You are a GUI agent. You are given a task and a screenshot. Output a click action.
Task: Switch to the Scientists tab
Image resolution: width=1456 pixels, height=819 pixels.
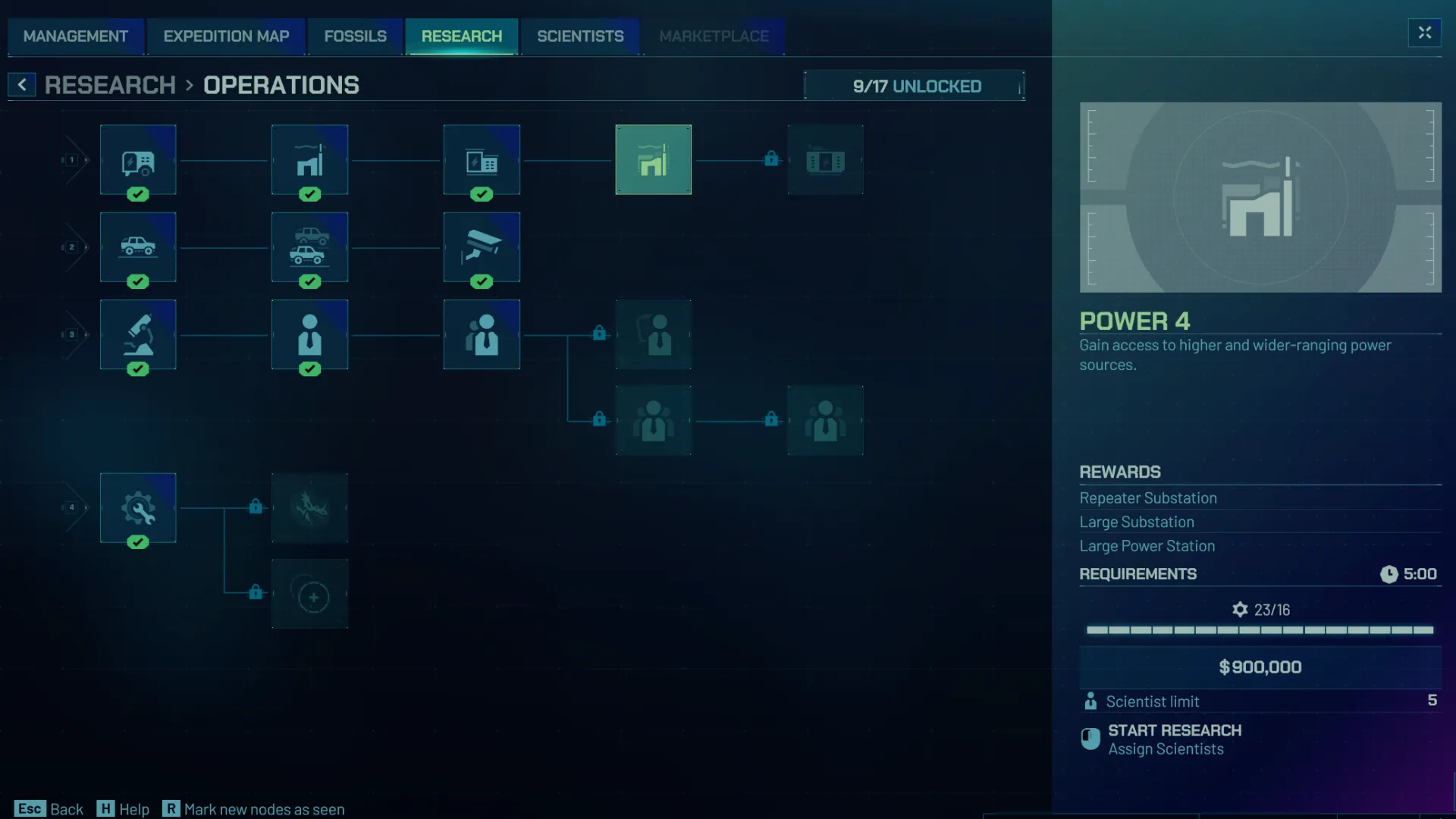coord(580,36)
